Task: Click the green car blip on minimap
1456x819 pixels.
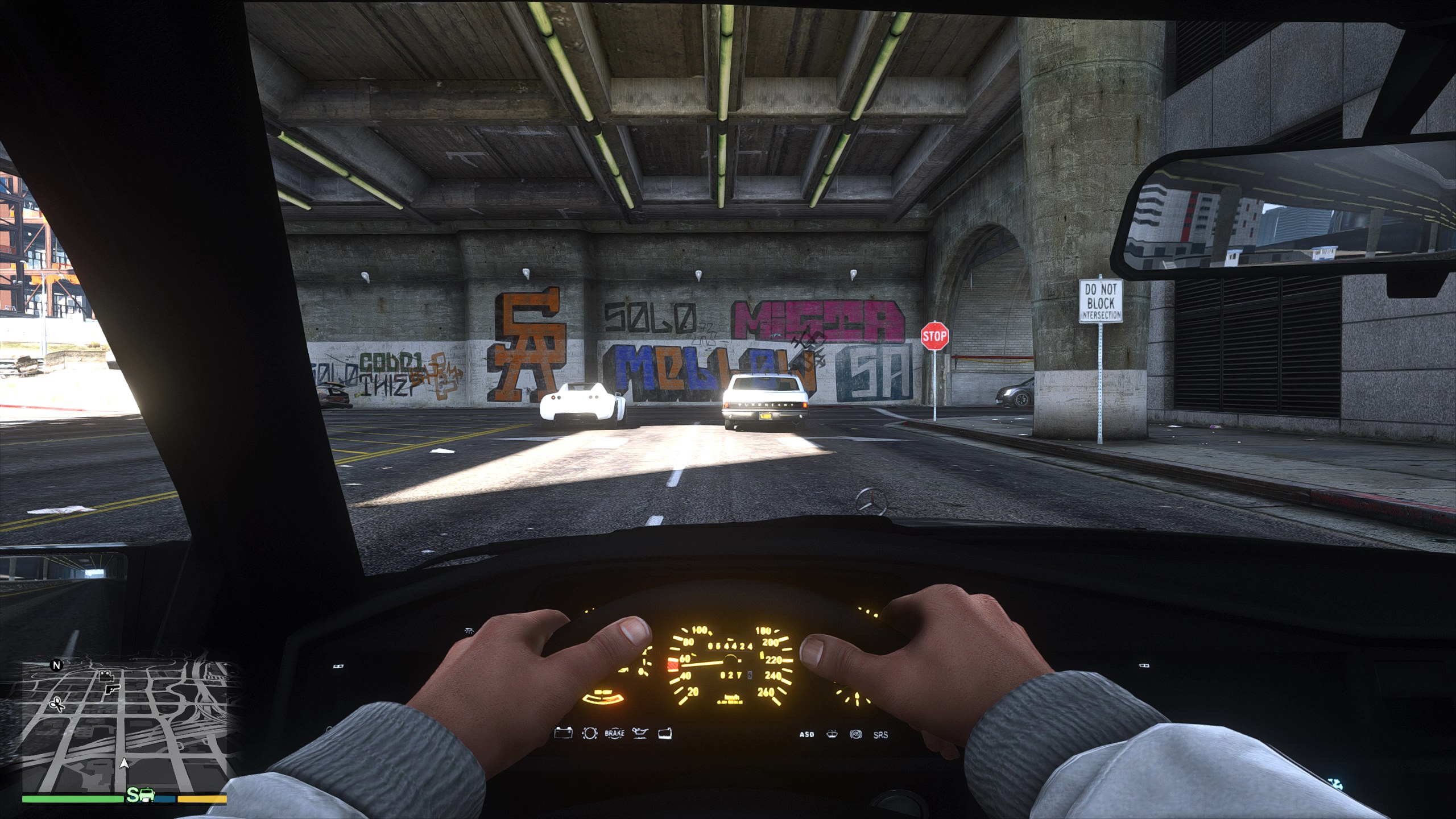Action: pos(147,795)
